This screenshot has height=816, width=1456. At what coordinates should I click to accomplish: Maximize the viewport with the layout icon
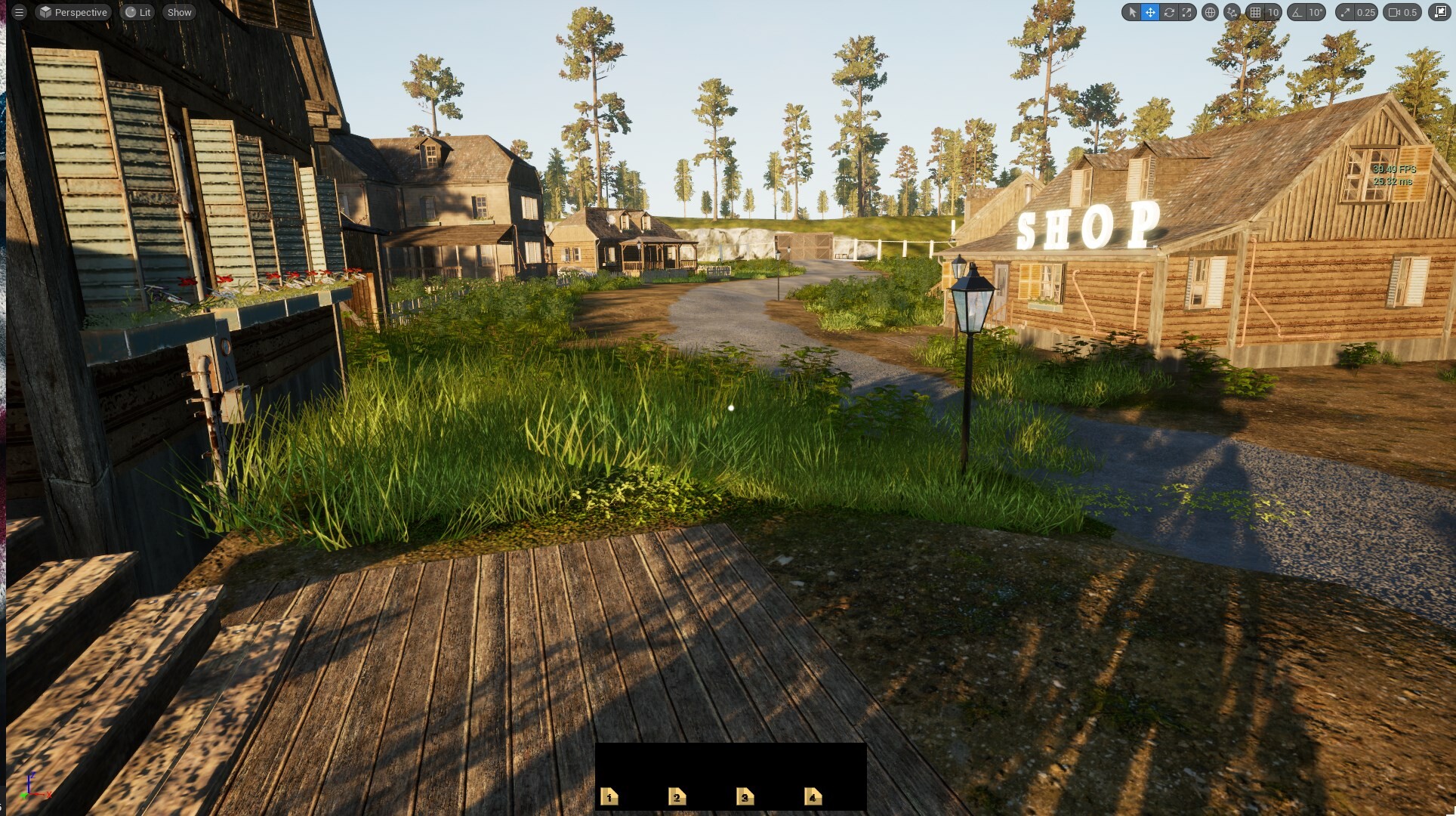point(1441,12)
